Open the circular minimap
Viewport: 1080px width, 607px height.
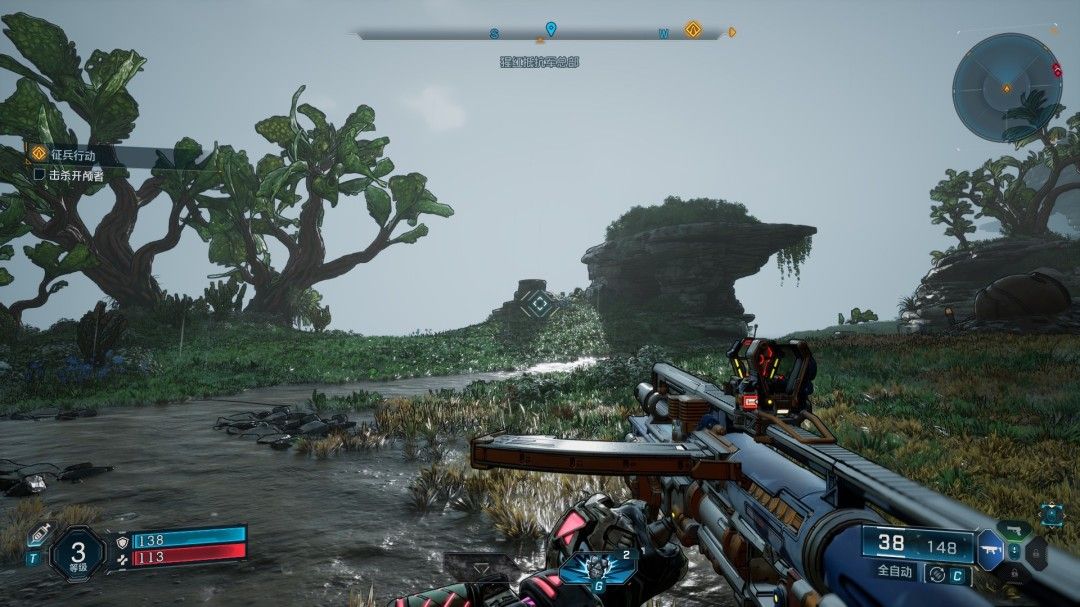click(1006, 86)
